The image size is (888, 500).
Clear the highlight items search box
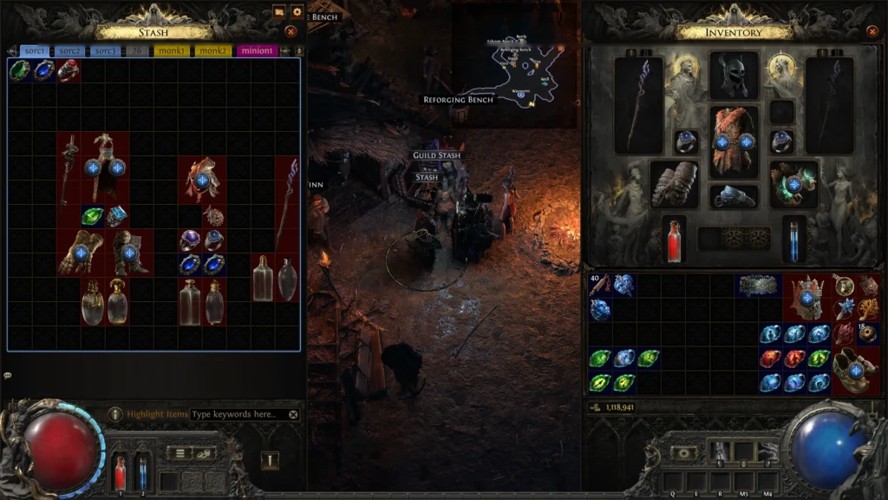pyautogui.click(x=293, y=414)
